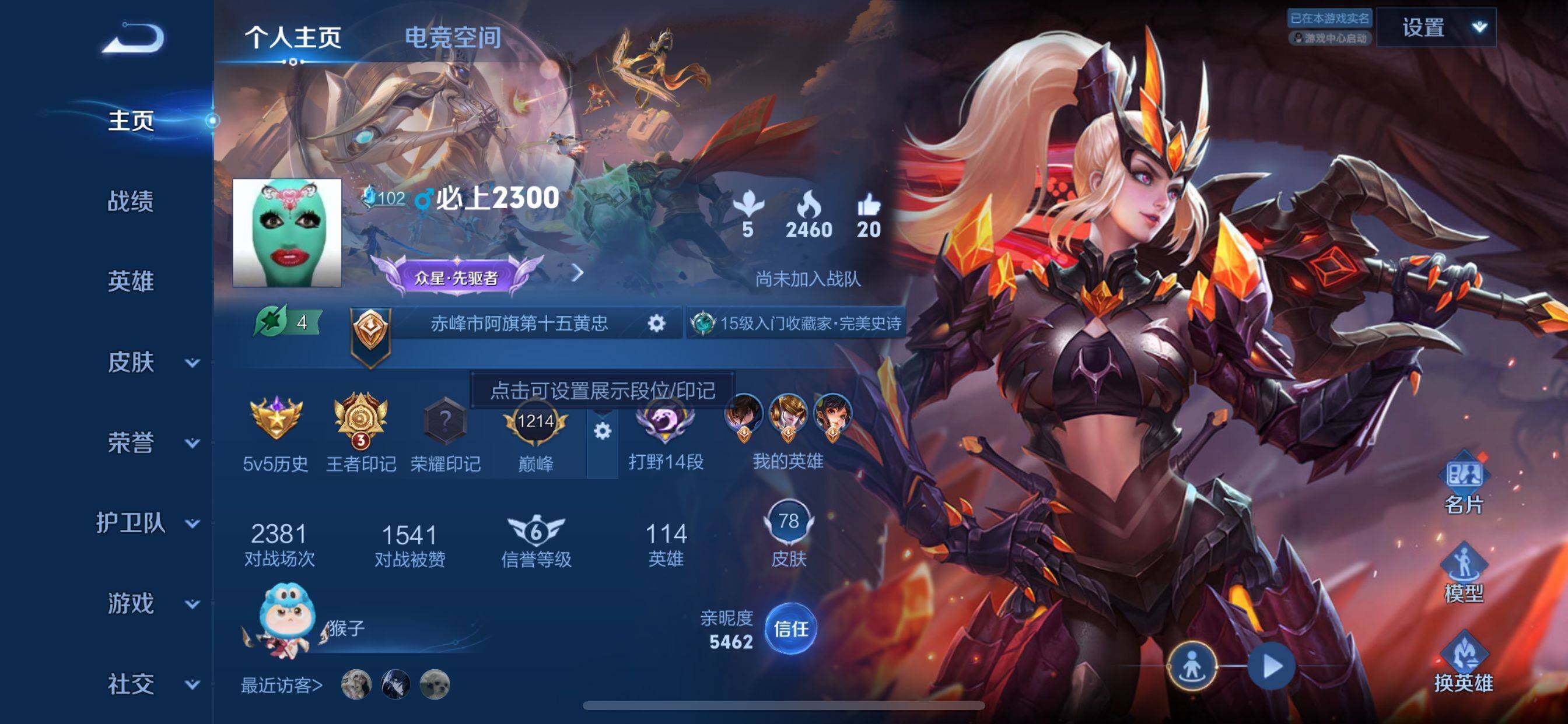Expand the 皮肤 side menu entry
The image size is (1568, 724).
[x=152, y=363]
